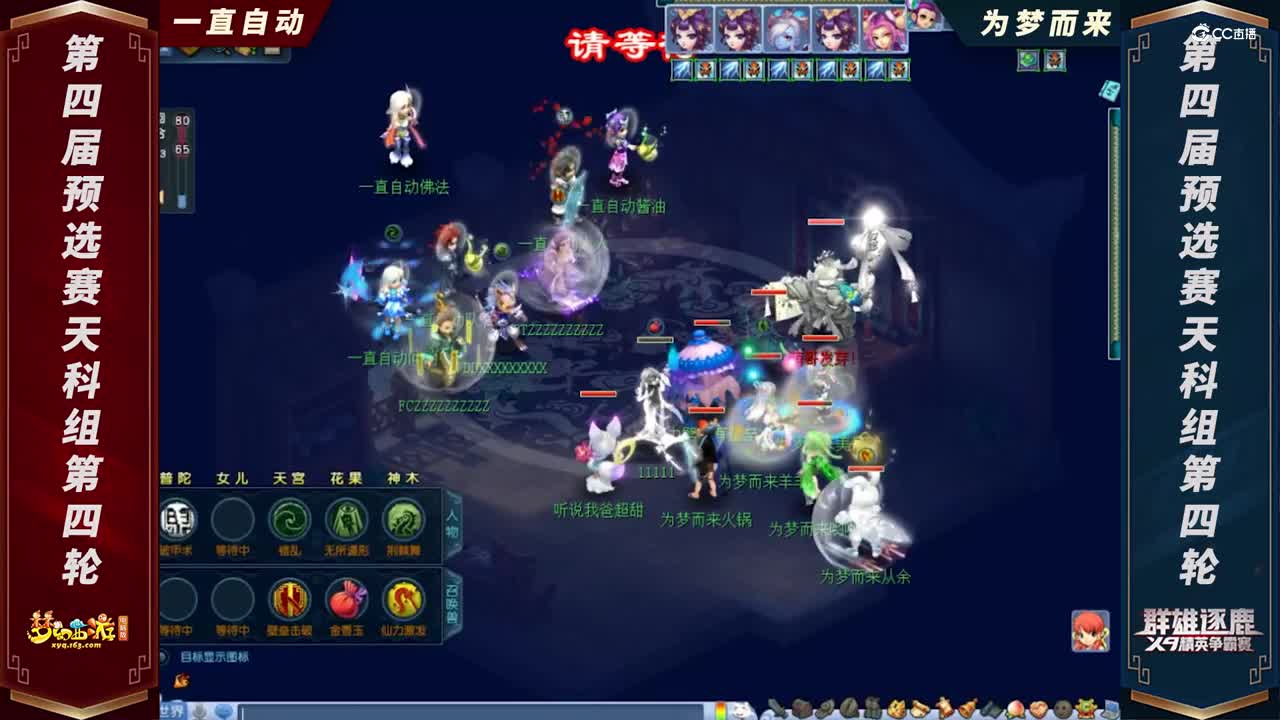Toggle the emoji picker beside the chat input
Viewport: 1280px width, 720px height.
click(x=224, y=712)
